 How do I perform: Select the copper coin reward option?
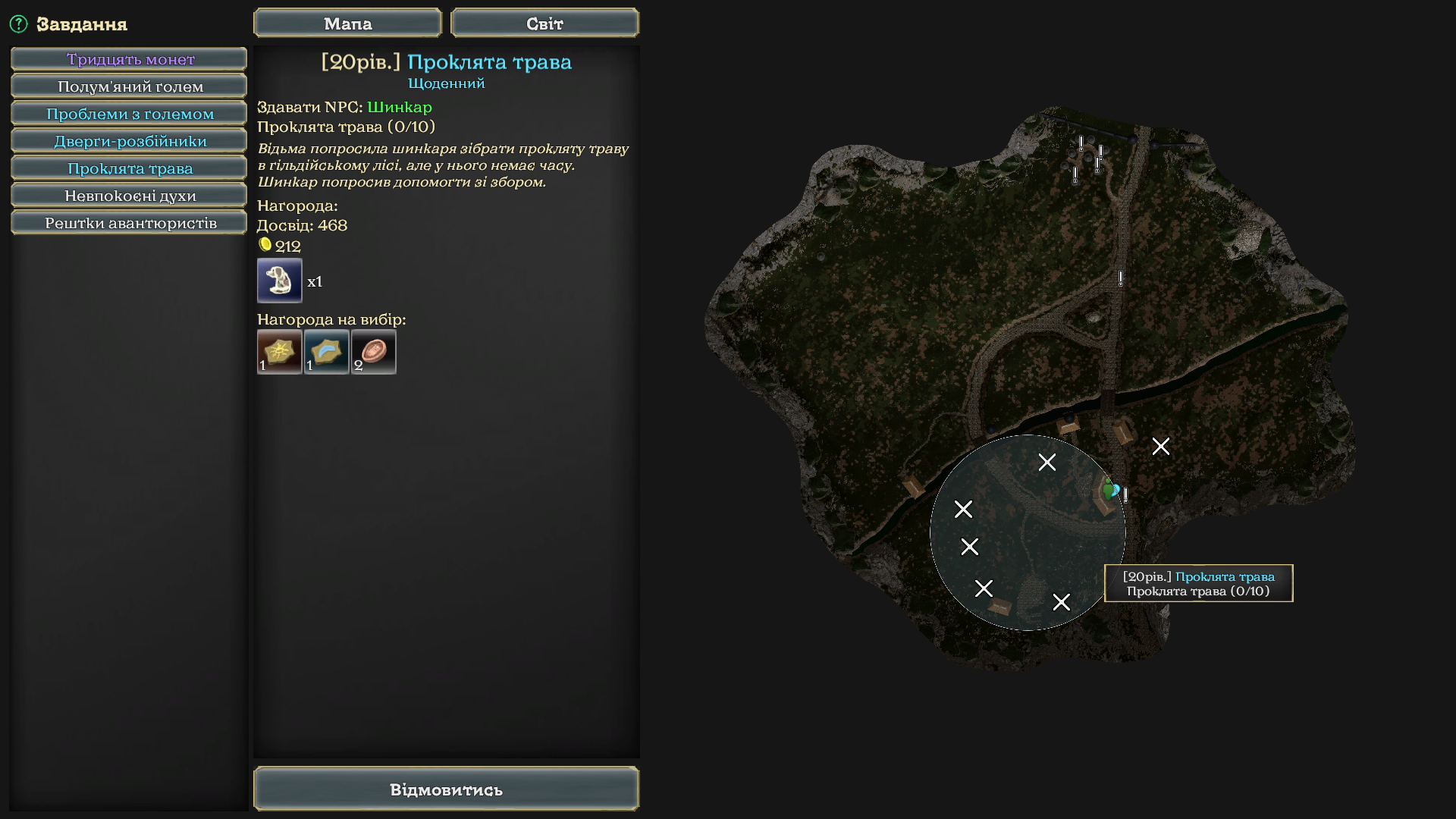[374, 352]
